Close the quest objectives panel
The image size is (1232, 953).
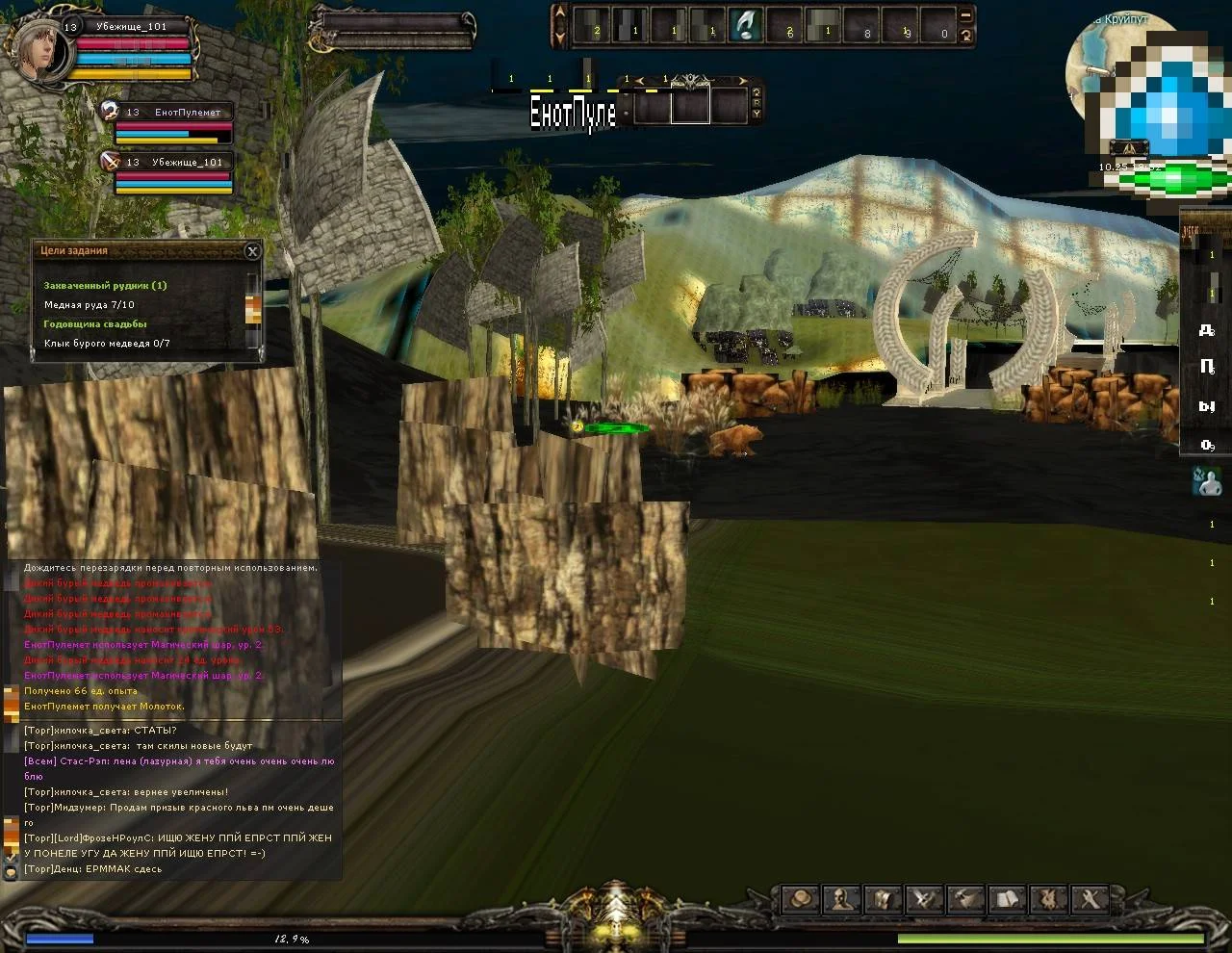pyautogui.click(x=252, y=251)
